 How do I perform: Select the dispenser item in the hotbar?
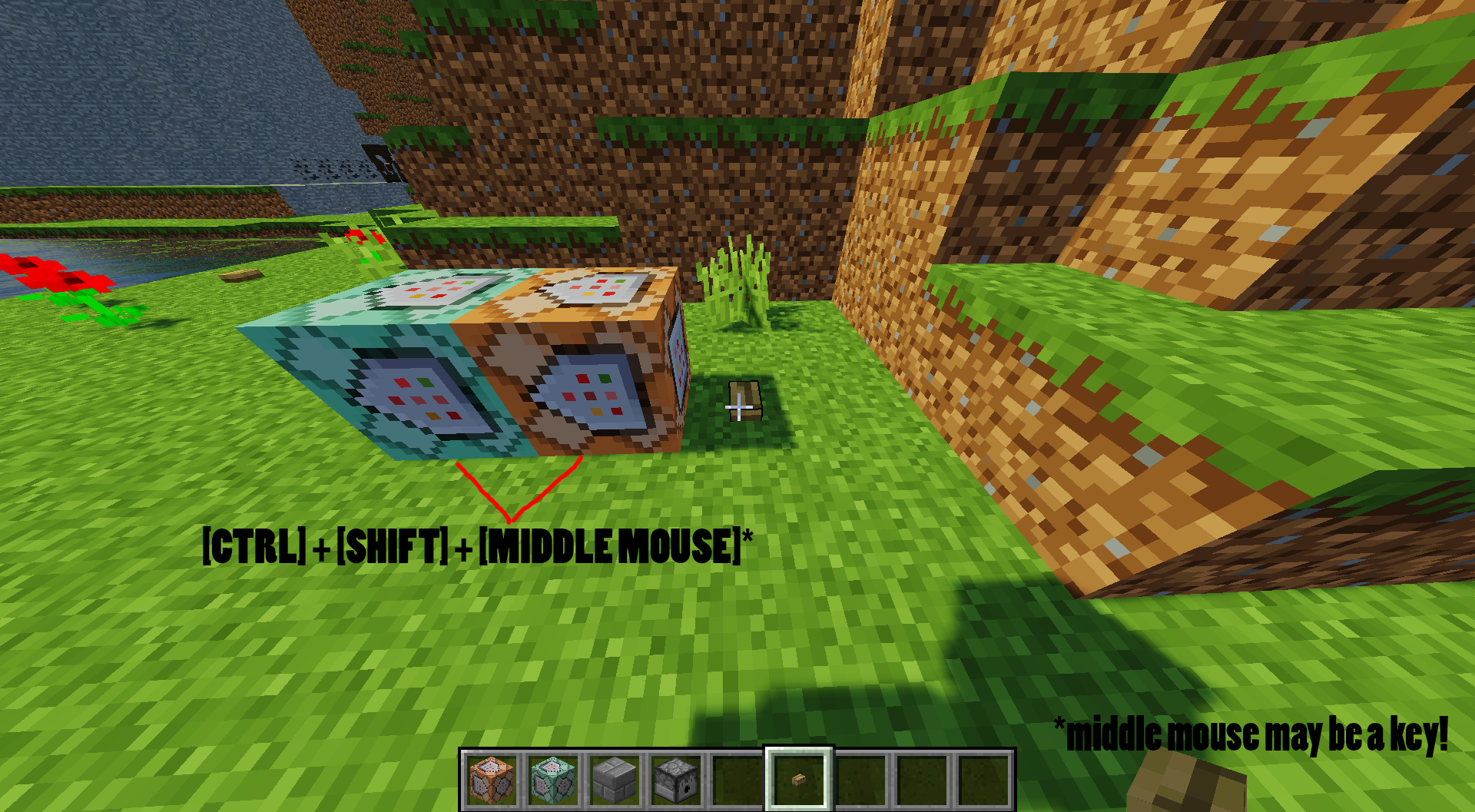[x=674, y=781]
